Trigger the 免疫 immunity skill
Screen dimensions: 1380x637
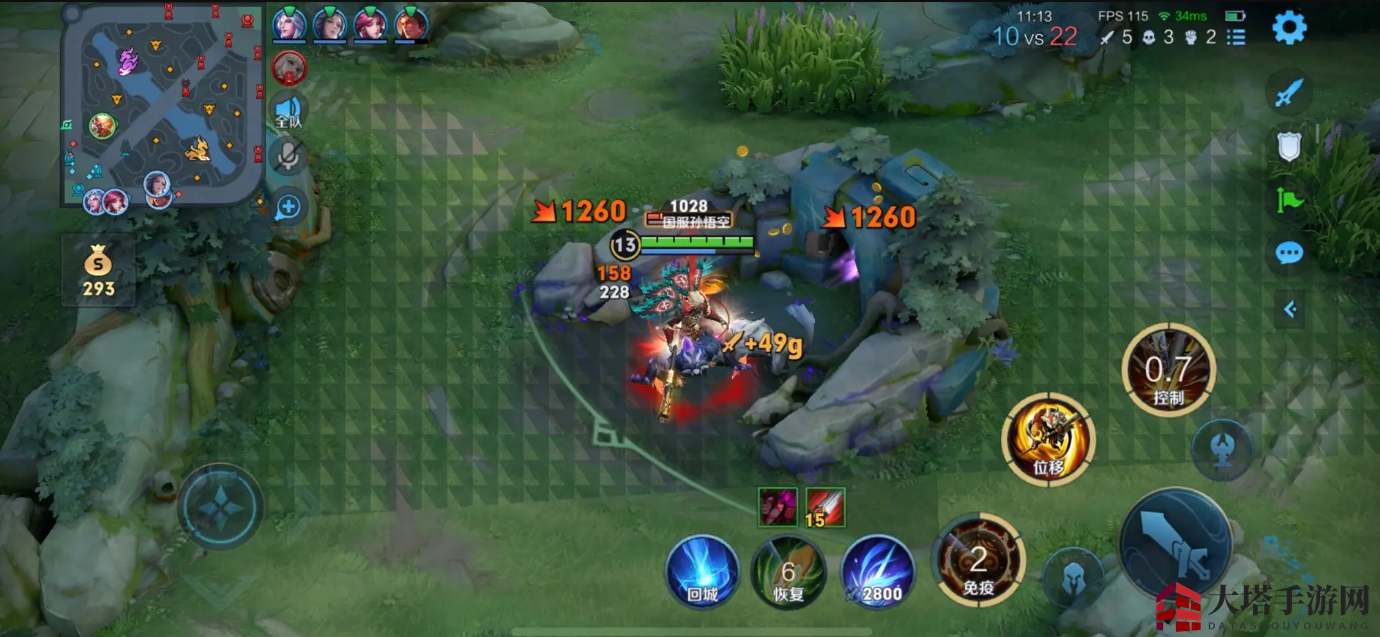click(978, 561)
